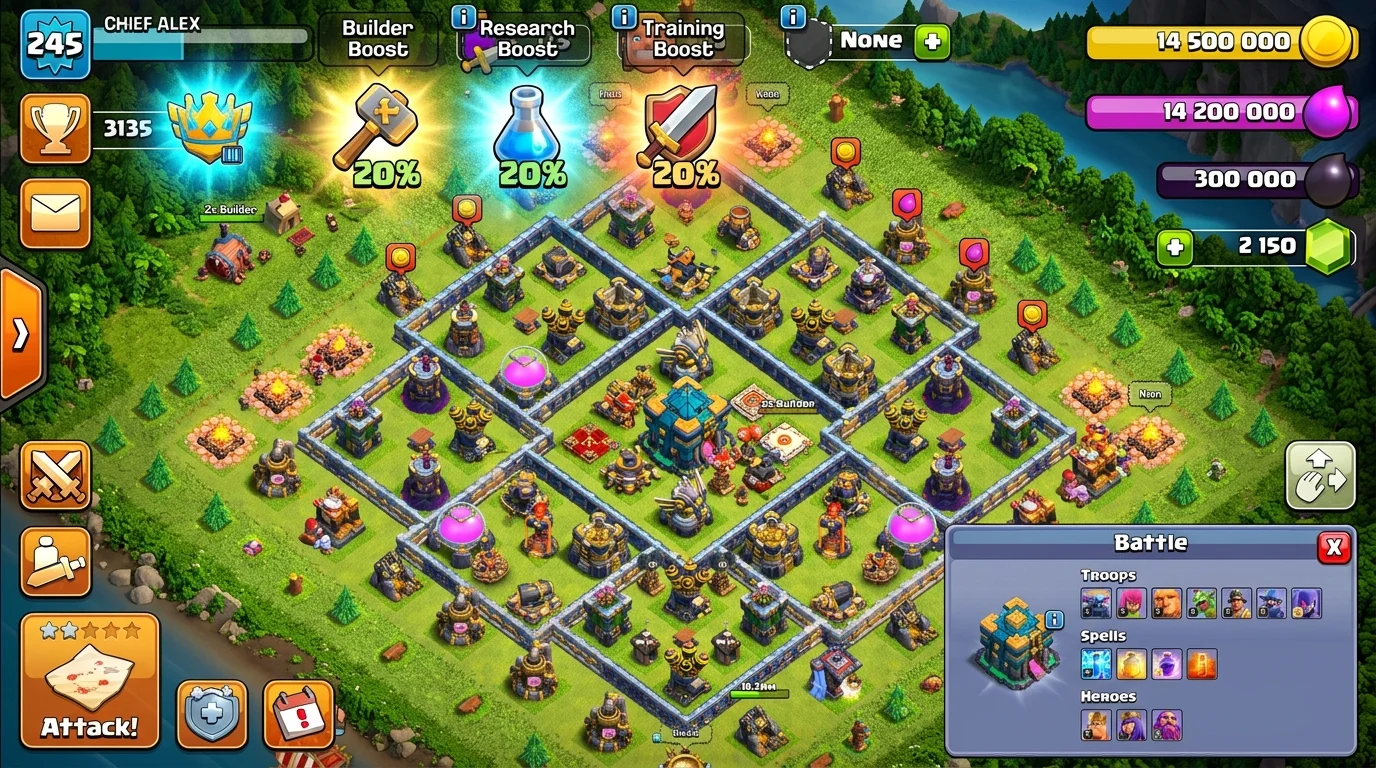Image resolution: width=1376 pixels, height=768 pixels.
Task: Select the Giant troop icon in Battle panel
Action: click(1168, 602)
